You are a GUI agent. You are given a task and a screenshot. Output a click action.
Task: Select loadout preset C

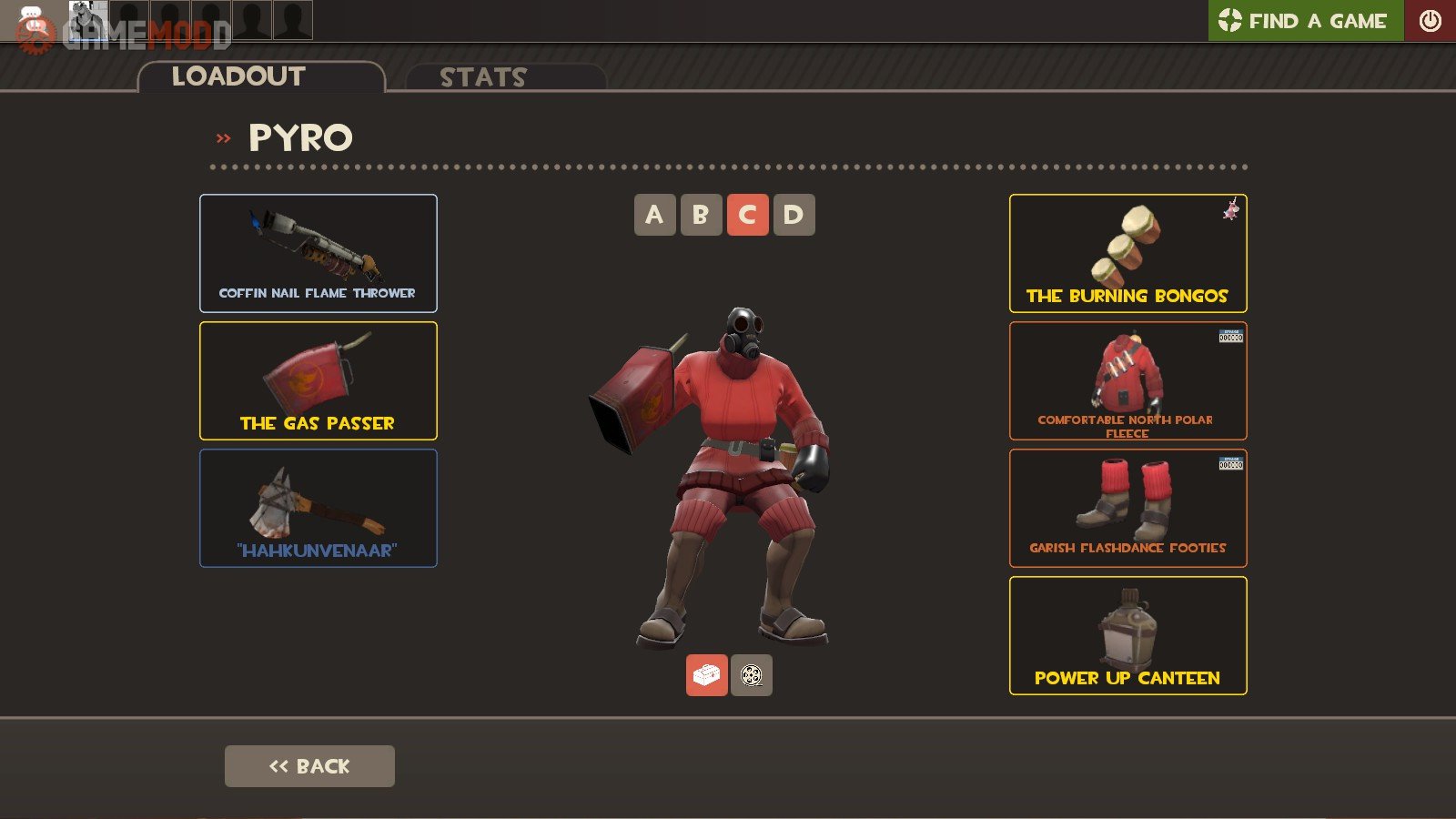click(747, 215)
